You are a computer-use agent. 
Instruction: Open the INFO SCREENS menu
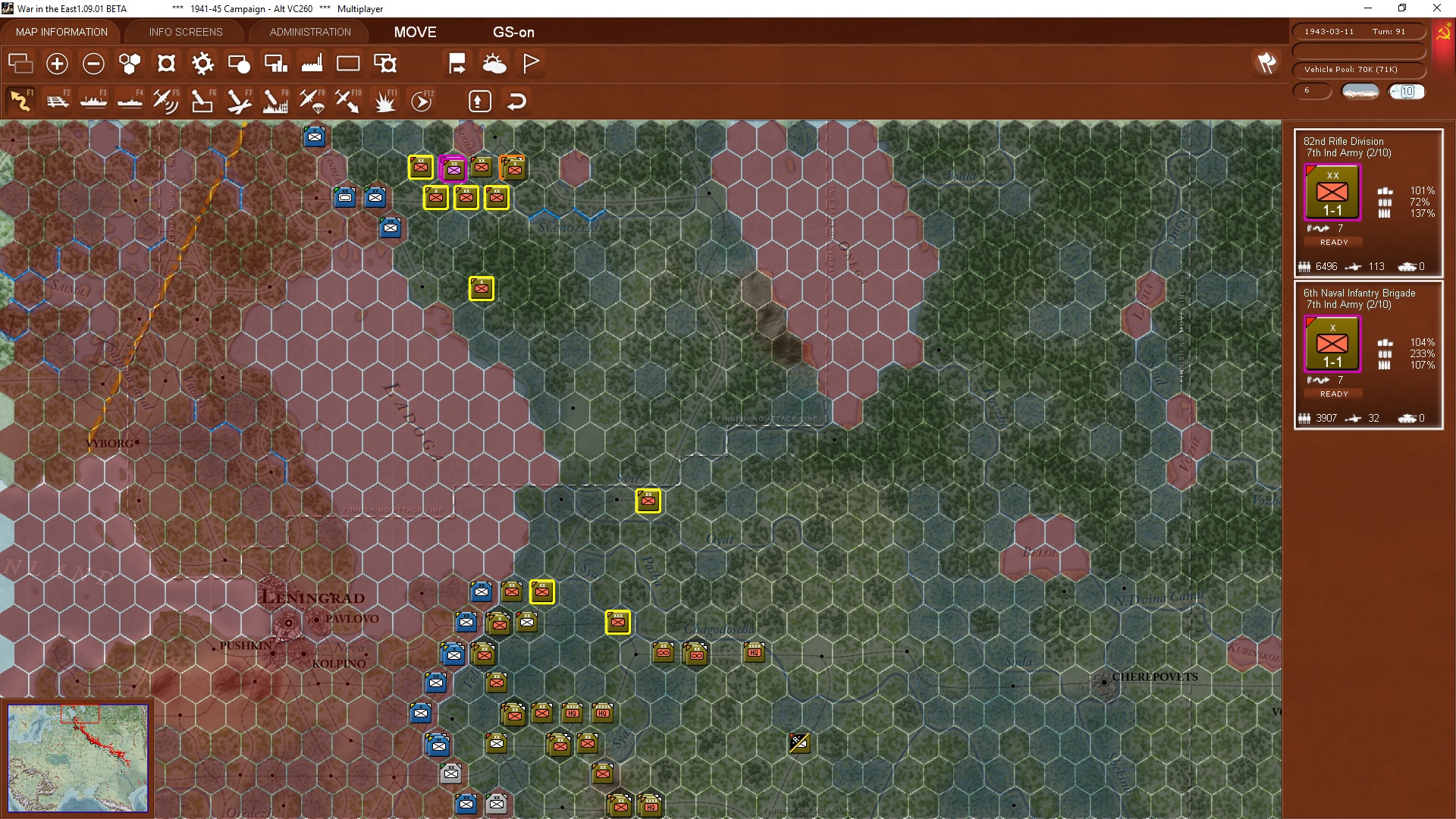point(185,32)
